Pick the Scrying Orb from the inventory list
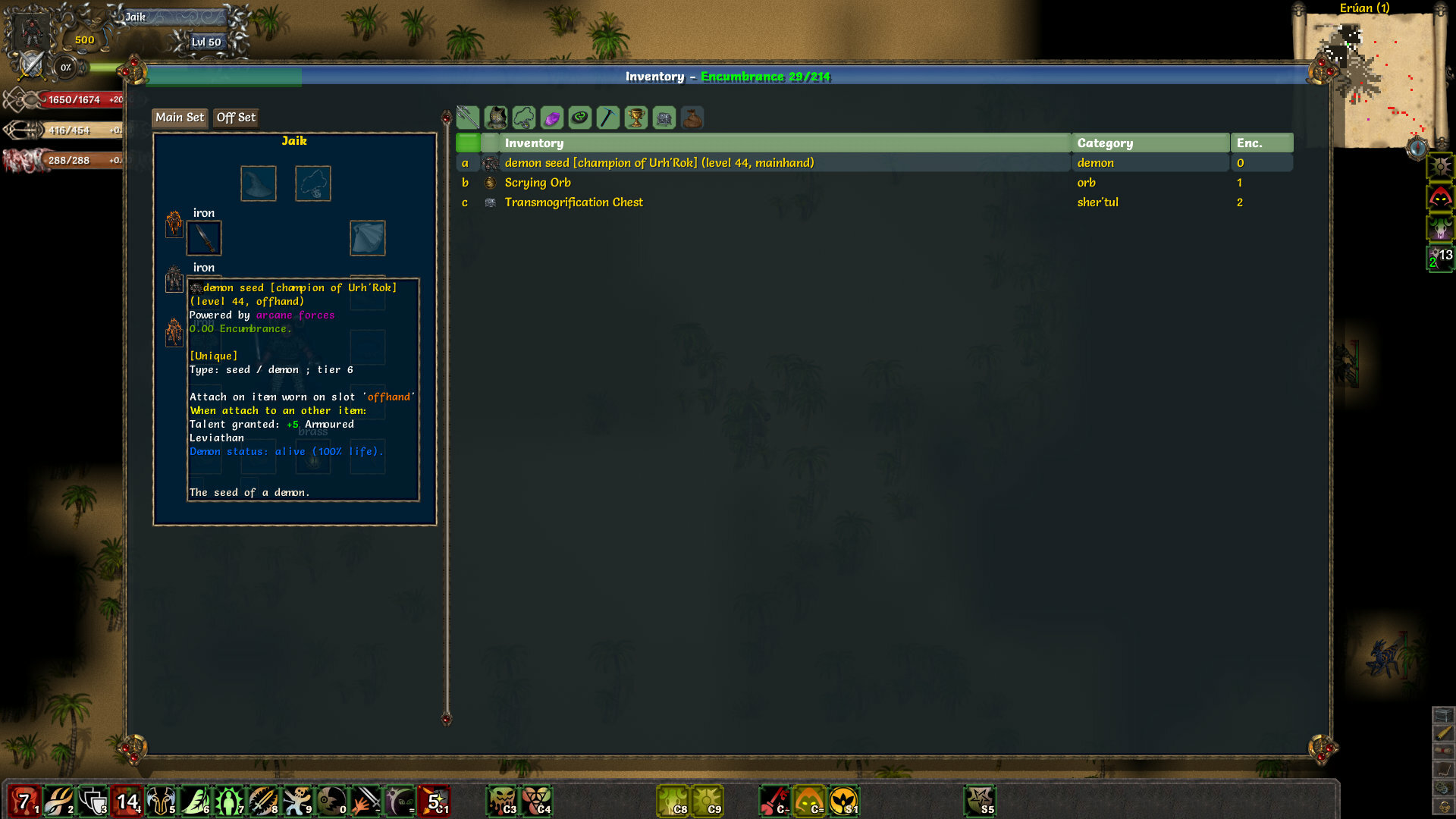Image resolution: width=1456 pixels, height=819 pixels. (538, 182)
